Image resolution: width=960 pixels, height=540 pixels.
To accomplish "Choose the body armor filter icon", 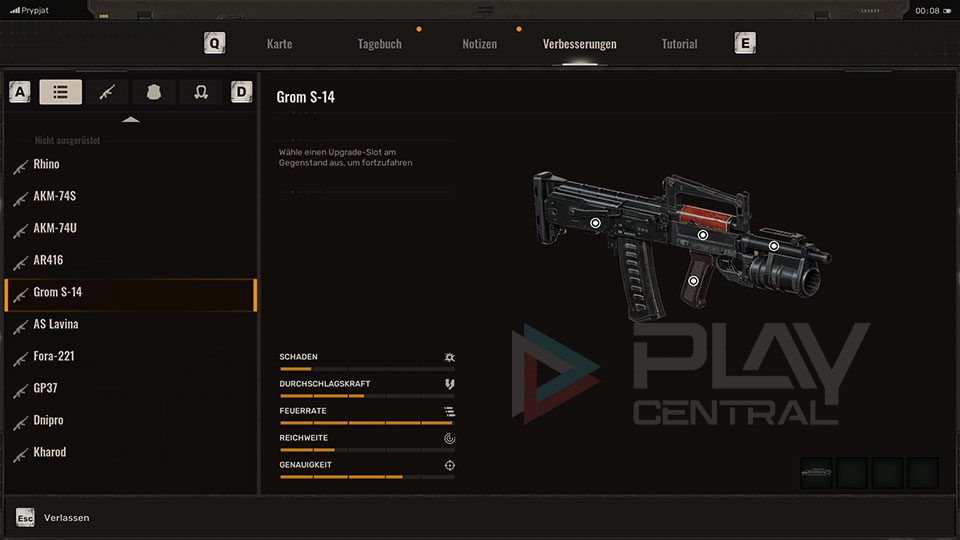I will coord(154,92).
